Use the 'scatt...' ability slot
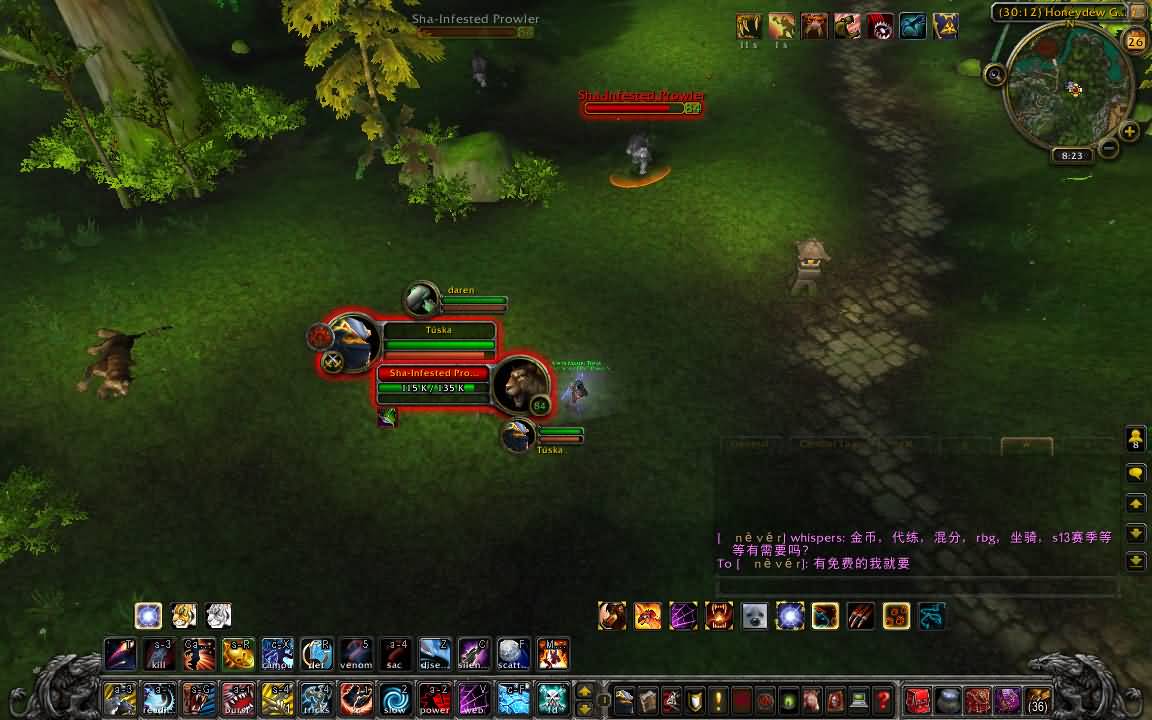The image size is (1152, 720). [x=513, y=654]
